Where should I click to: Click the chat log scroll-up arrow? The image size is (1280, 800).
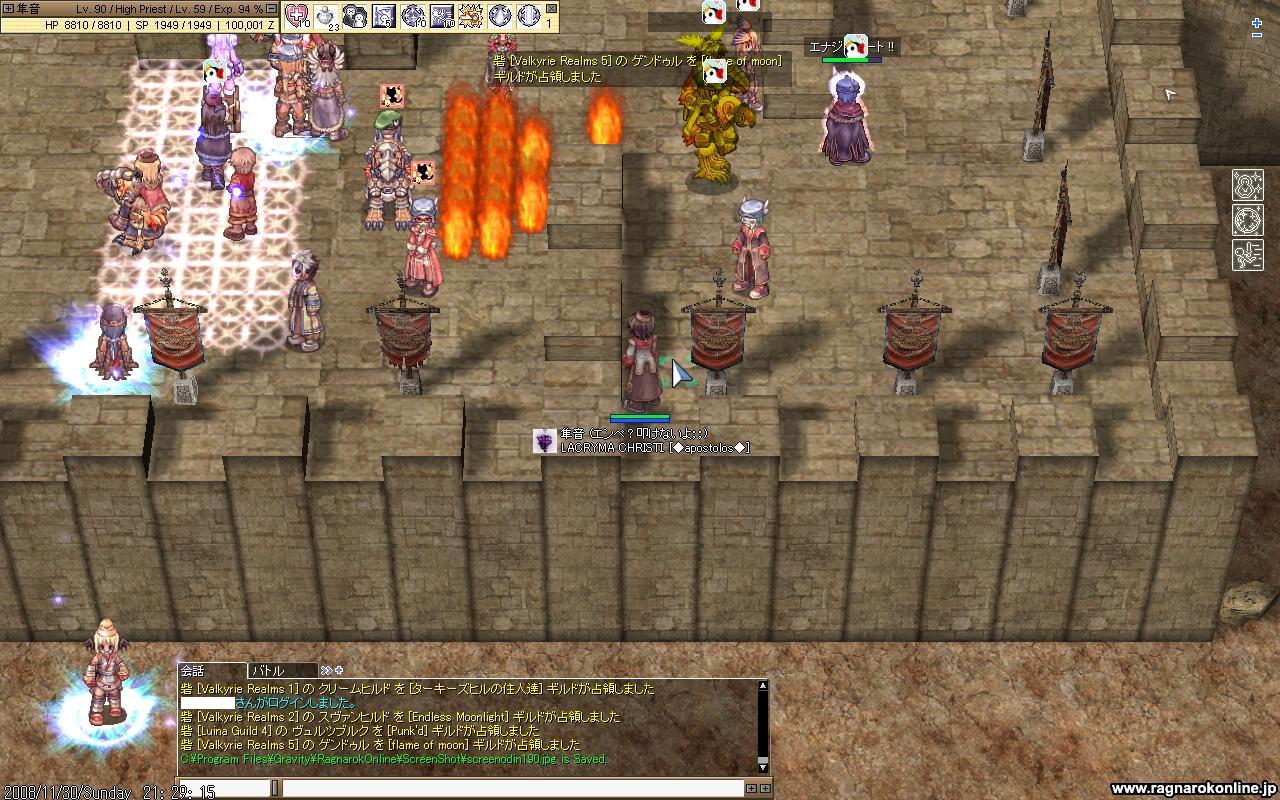(763, 686)
